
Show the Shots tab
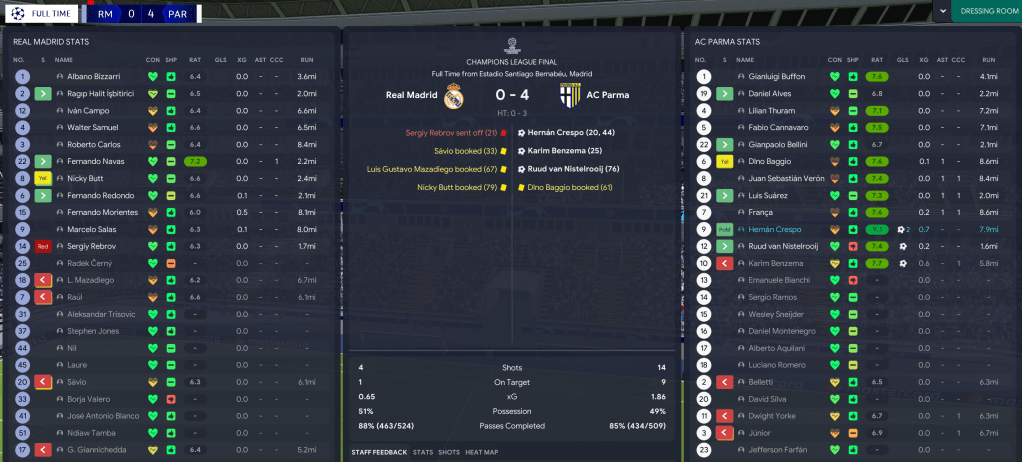(449, 452)
